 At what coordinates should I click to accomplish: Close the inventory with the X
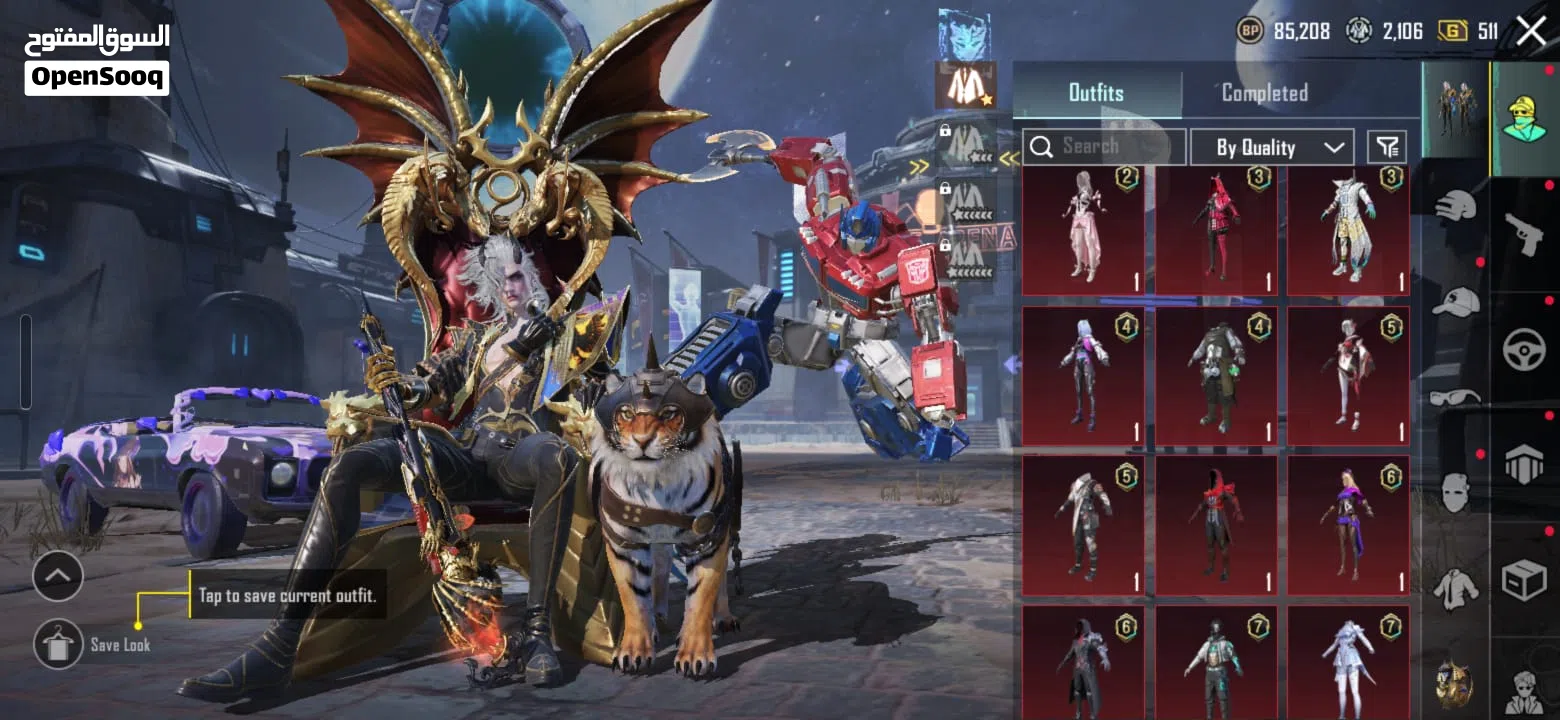[x=1531, y=31]
